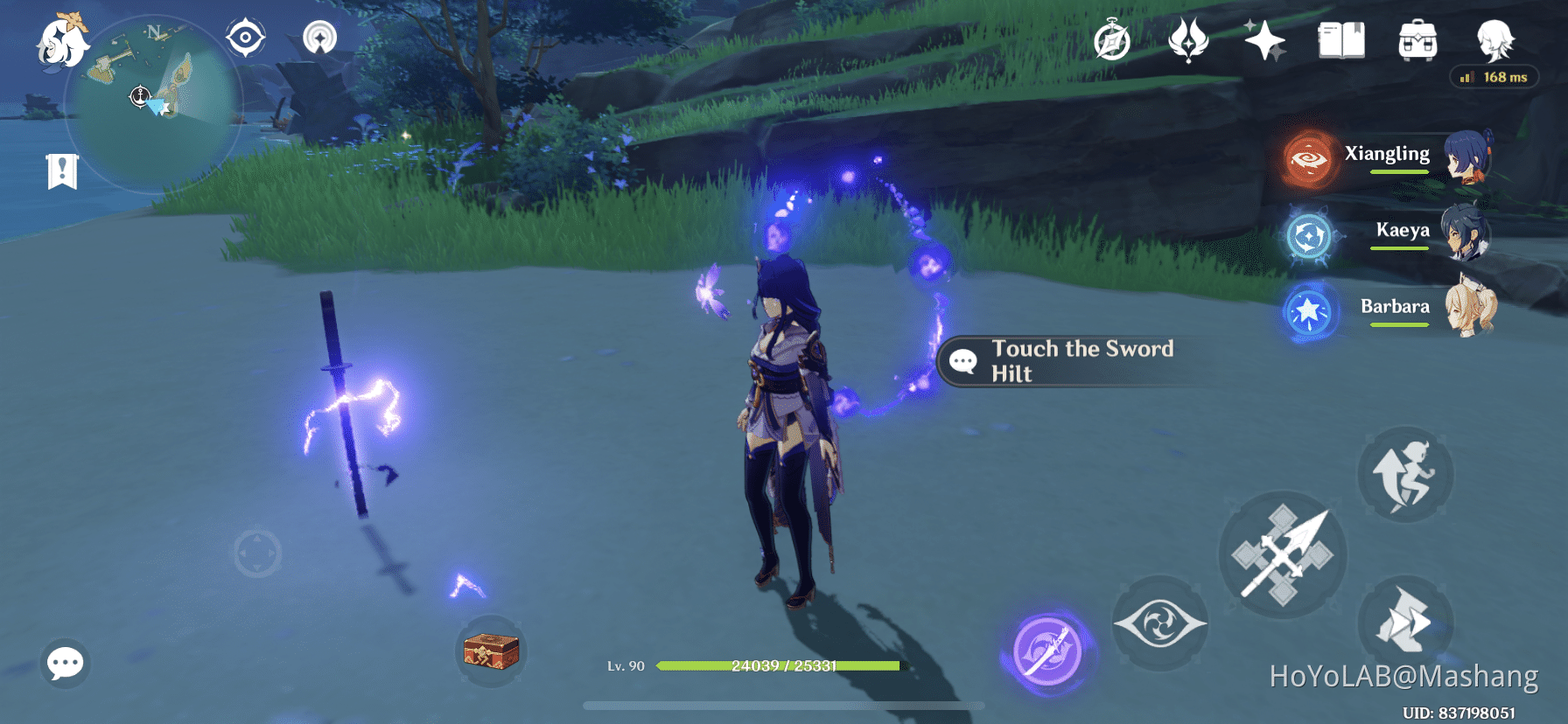The image size is (1568, 724).
Task: Open the quest banner with the exclamation mark
Action: click(x=60, y=171)
